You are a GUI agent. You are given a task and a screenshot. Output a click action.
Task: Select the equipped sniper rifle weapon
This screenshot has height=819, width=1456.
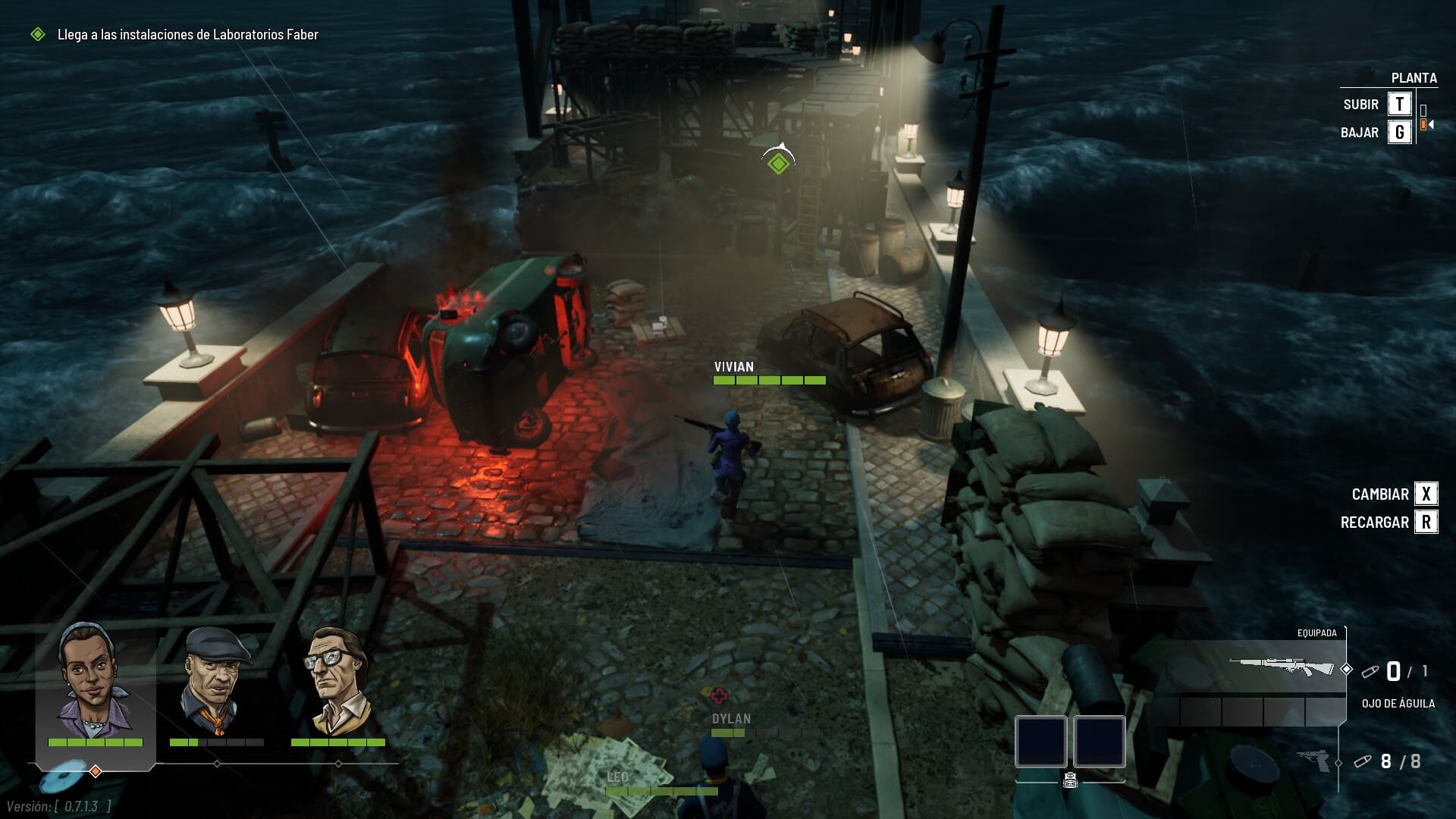[1281, 668]
